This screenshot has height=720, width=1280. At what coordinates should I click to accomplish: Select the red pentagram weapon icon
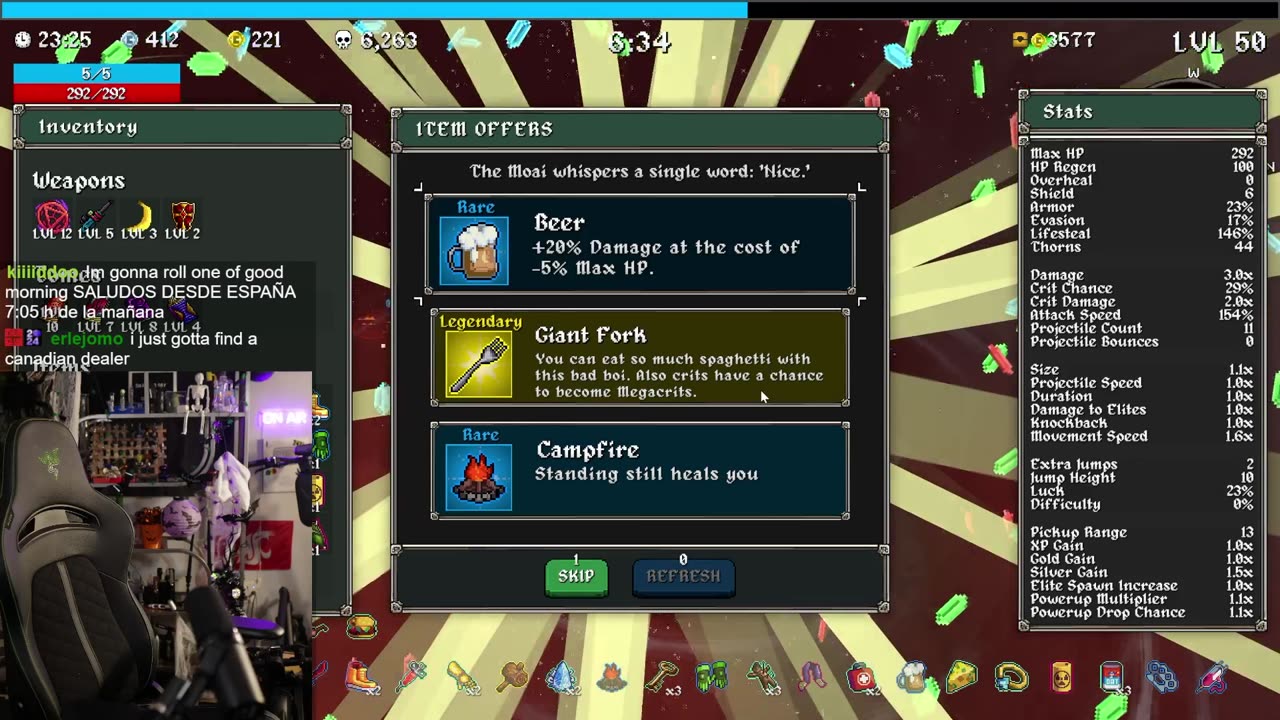click(52, 216)
